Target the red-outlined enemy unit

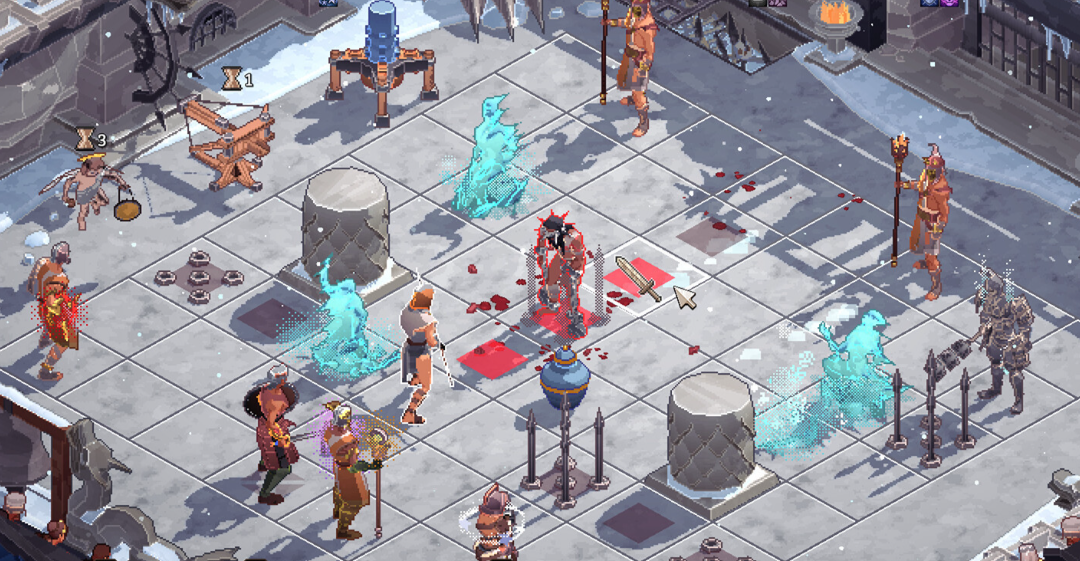click(558, 268)
